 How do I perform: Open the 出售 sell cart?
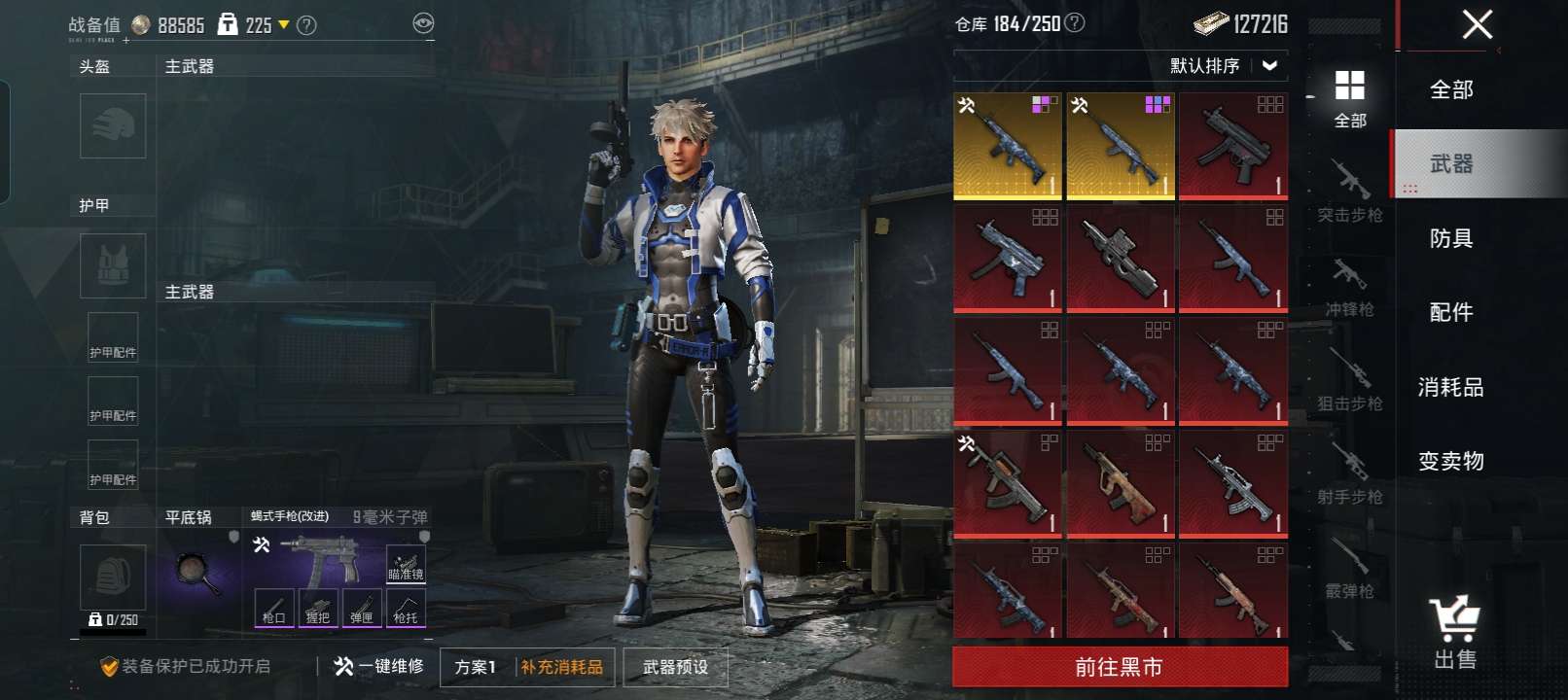pos(1454,634)
